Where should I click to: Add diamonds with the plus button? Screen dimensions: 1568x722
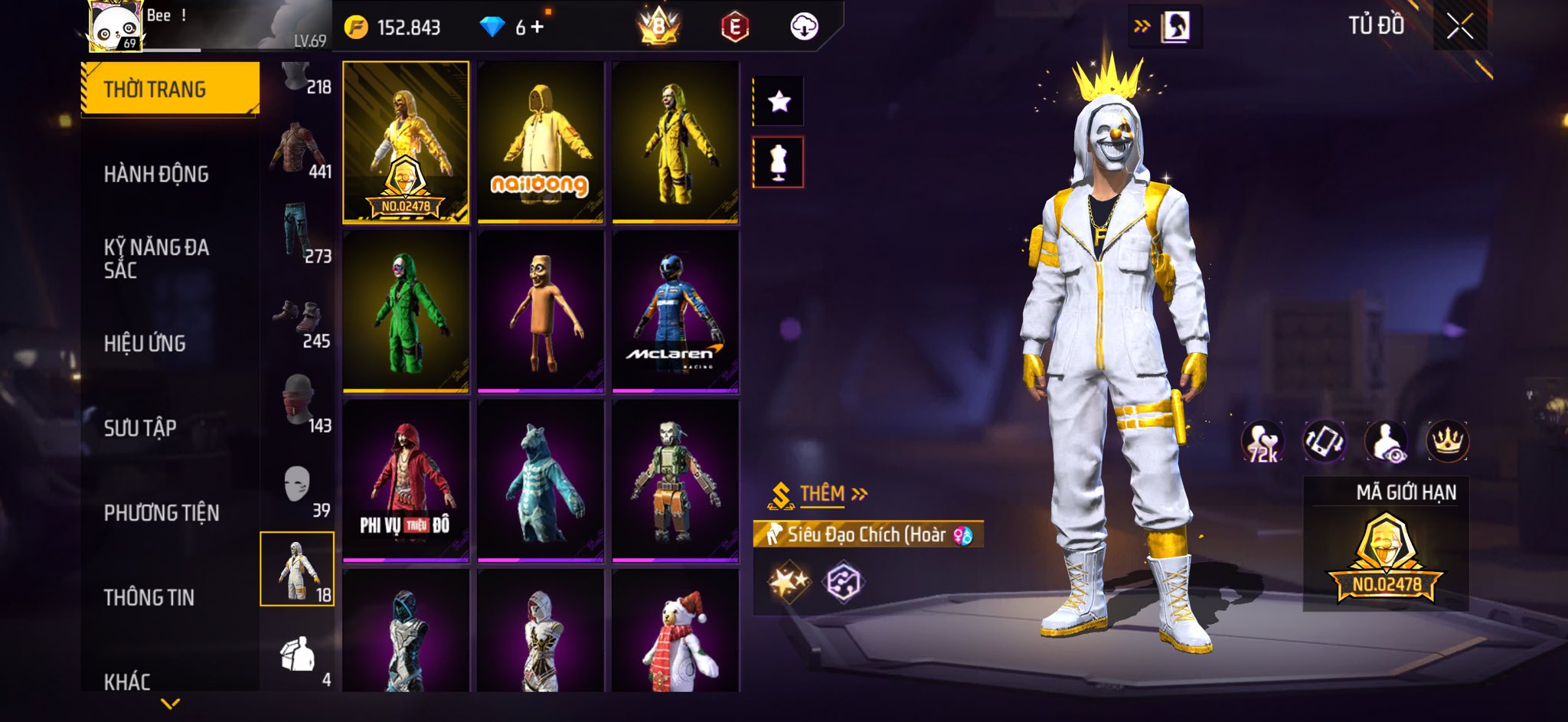tap(537, 28)
